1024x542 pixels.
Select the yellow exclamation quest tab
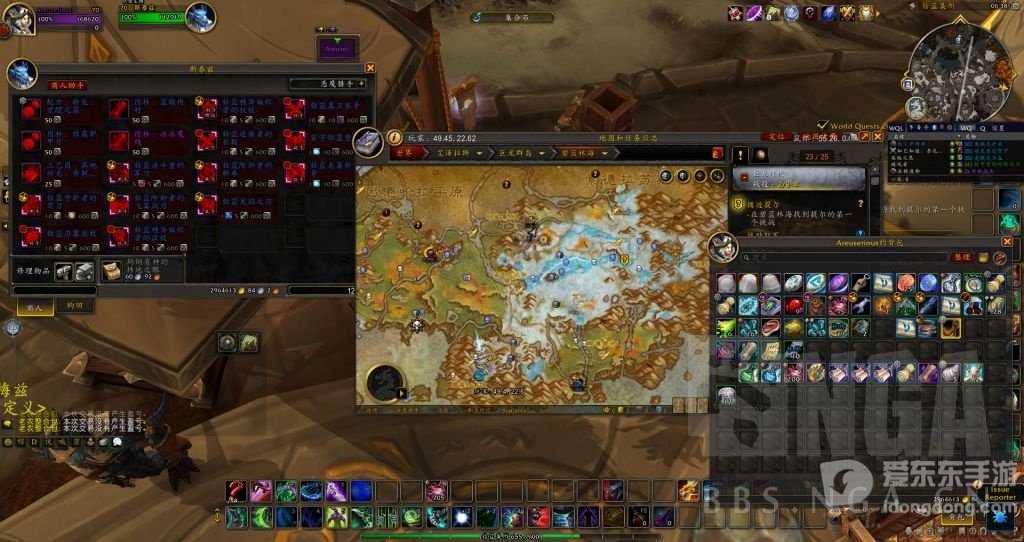click(741, 155)
